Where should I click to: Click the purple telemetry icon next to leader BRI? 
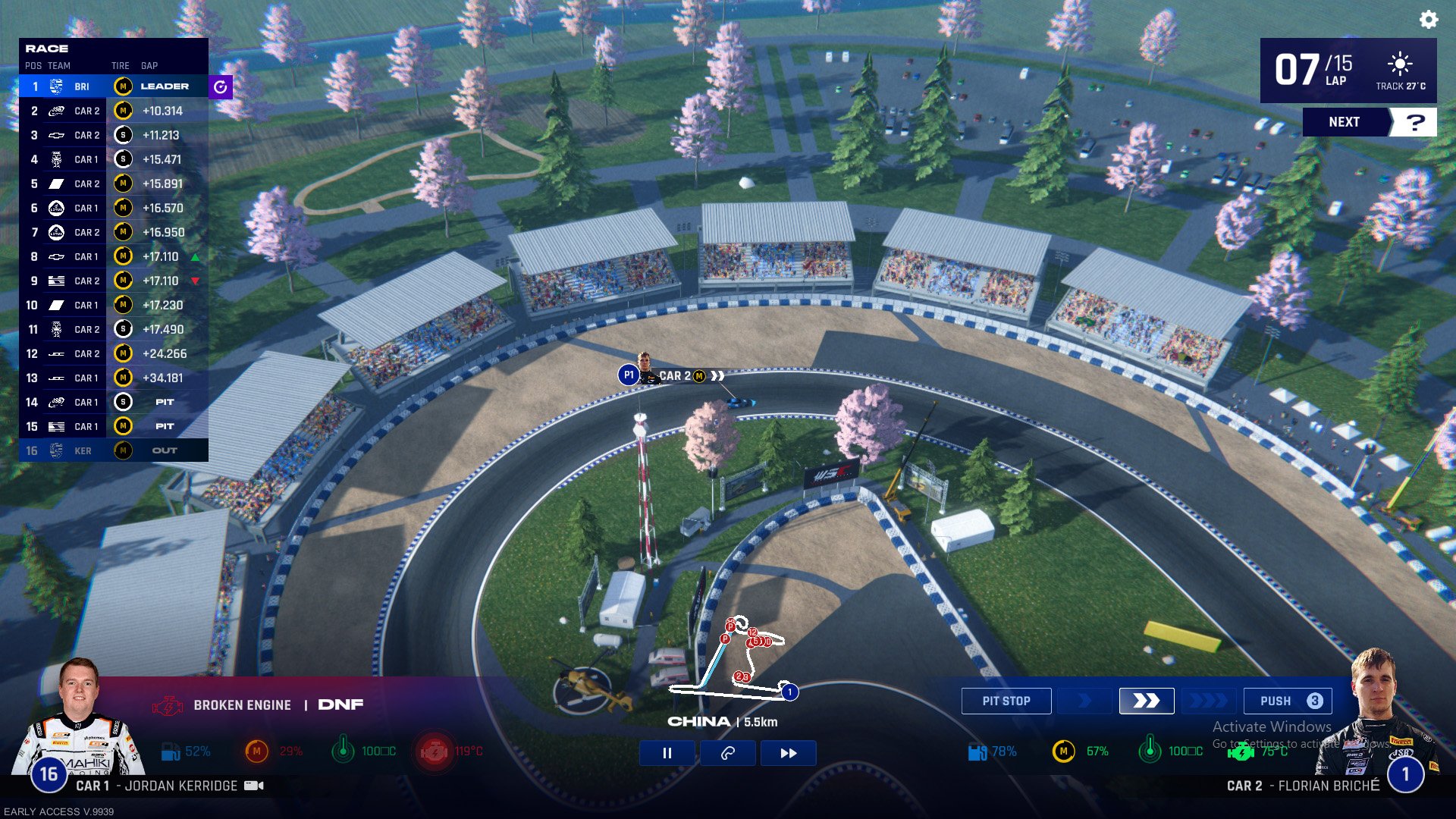pos(220,86)
